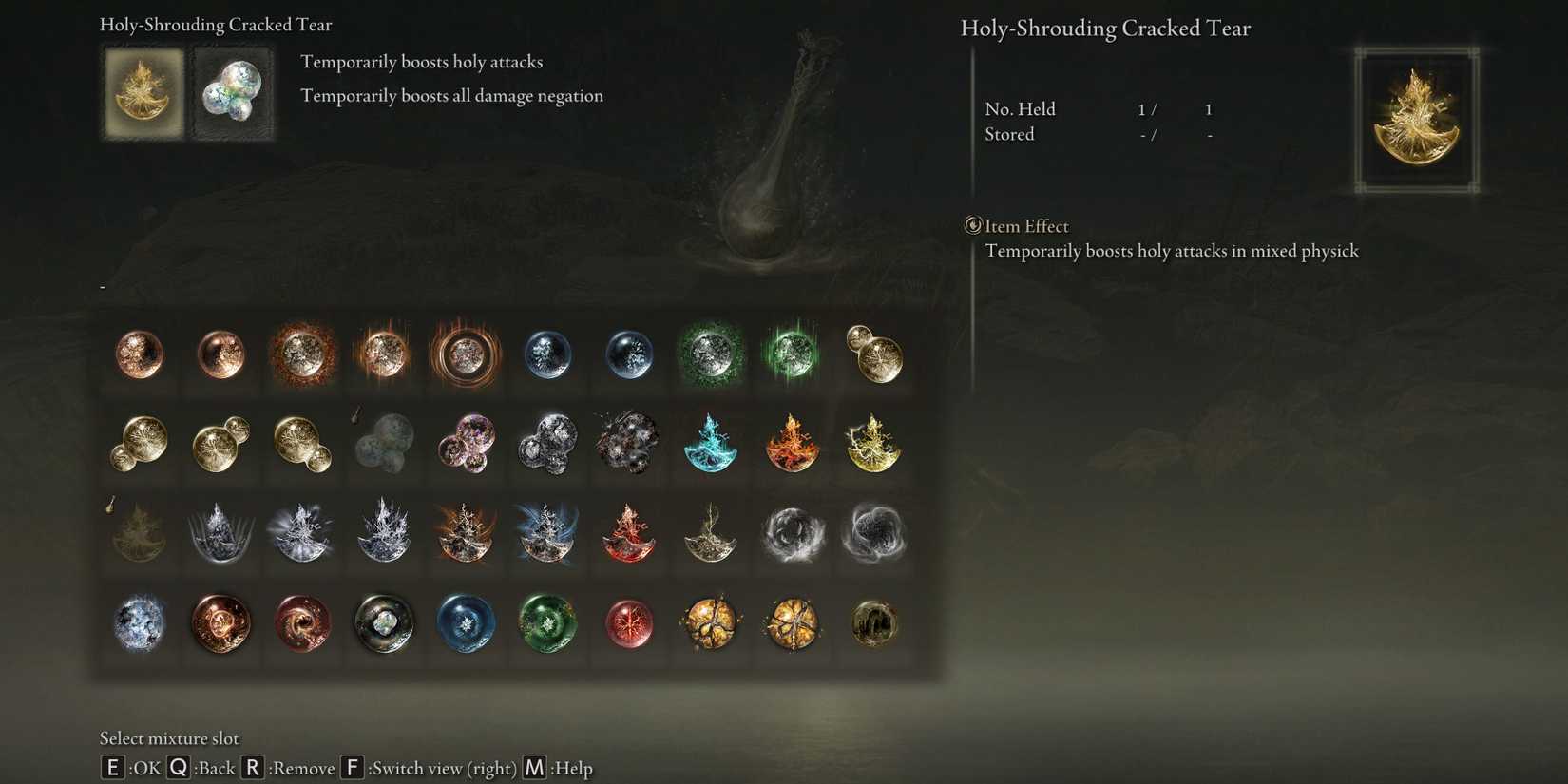Click Switch view (F) prompt
Viewport: 1568px width, 784px height.
(x=353, y=768)
